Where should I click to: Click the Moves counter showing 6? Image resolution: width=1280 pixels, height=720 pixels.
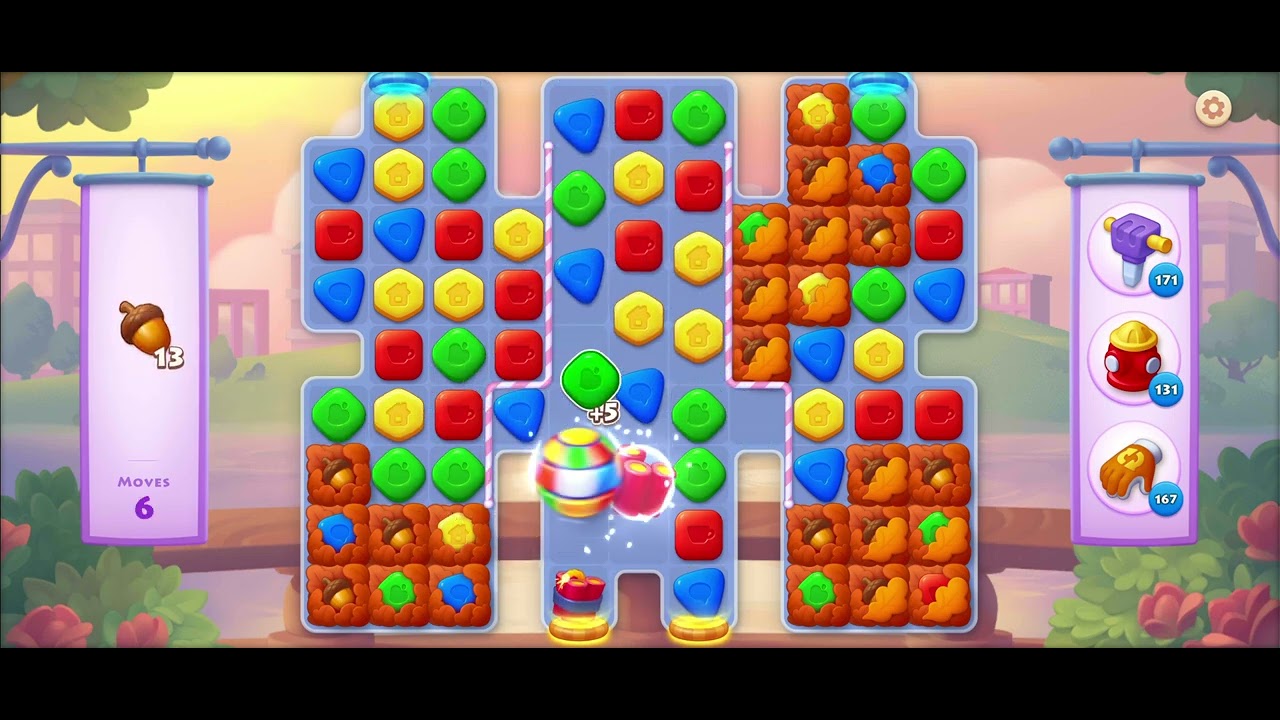coord(143,492)
